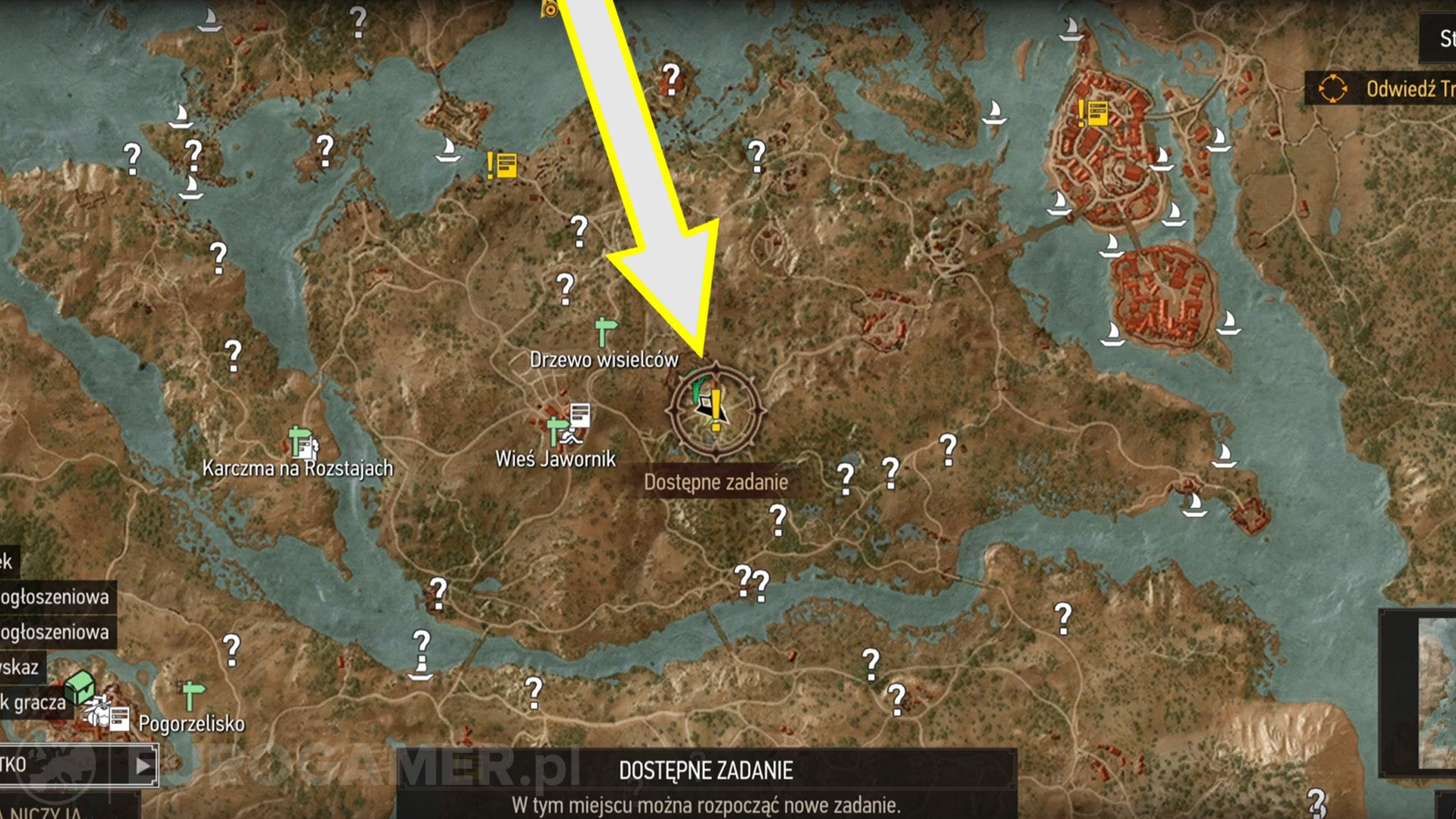This screenshot has width=1456, height=819.
Task: Select the Drzewo wisielców signpost icon
Action: click(603, 330)
